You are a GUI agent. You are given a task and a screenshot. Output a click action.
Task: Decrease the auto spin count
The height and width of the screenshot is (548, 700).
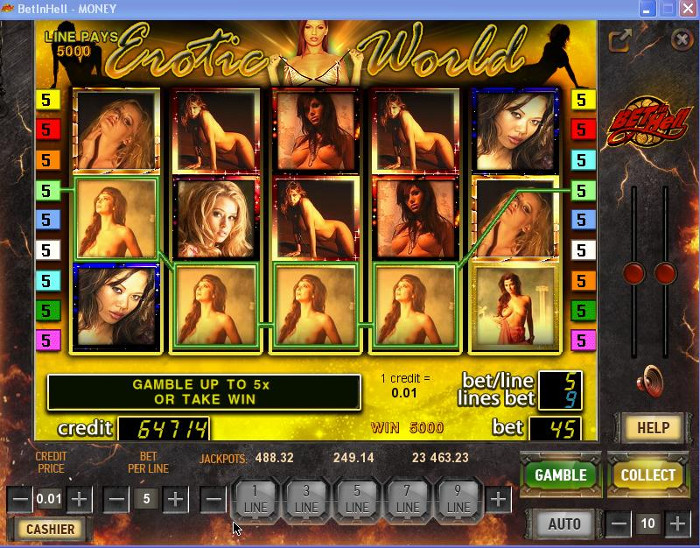(619, 523)
